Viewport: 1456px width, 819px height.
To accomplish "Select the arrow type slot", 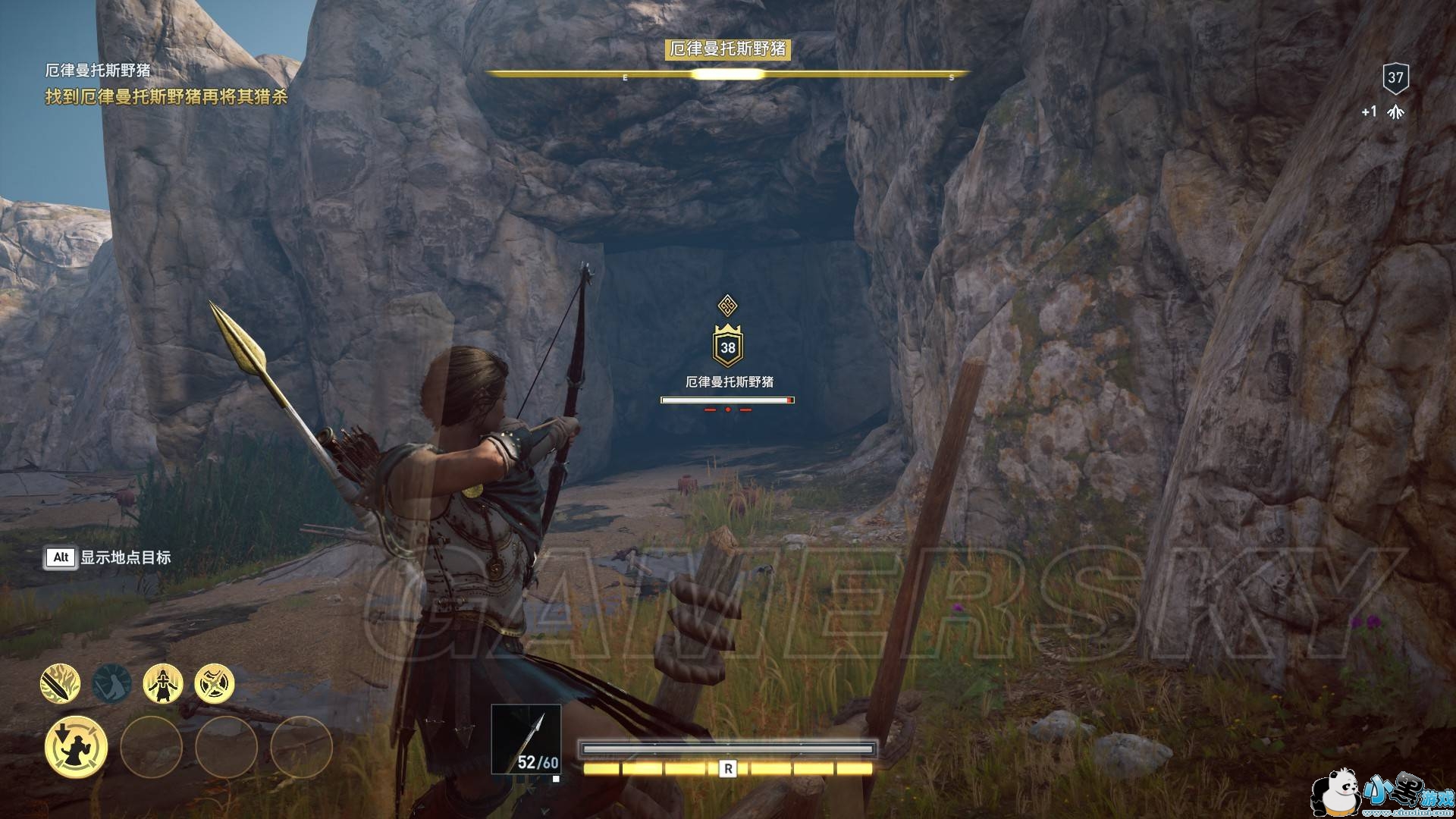I will [526, 739].
